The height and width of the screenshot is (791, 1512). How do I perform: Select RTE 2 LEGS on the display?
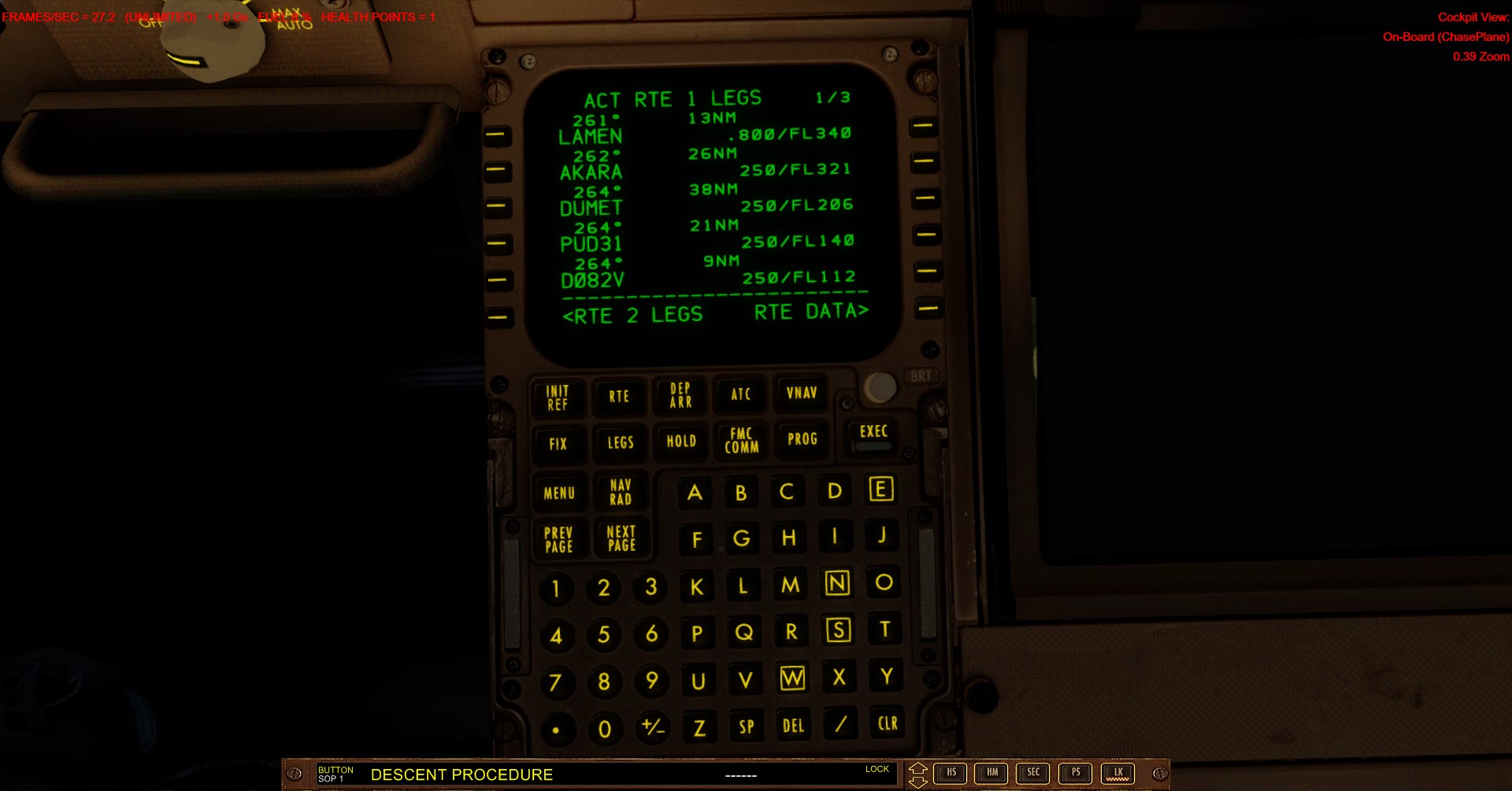coord(635,315)
